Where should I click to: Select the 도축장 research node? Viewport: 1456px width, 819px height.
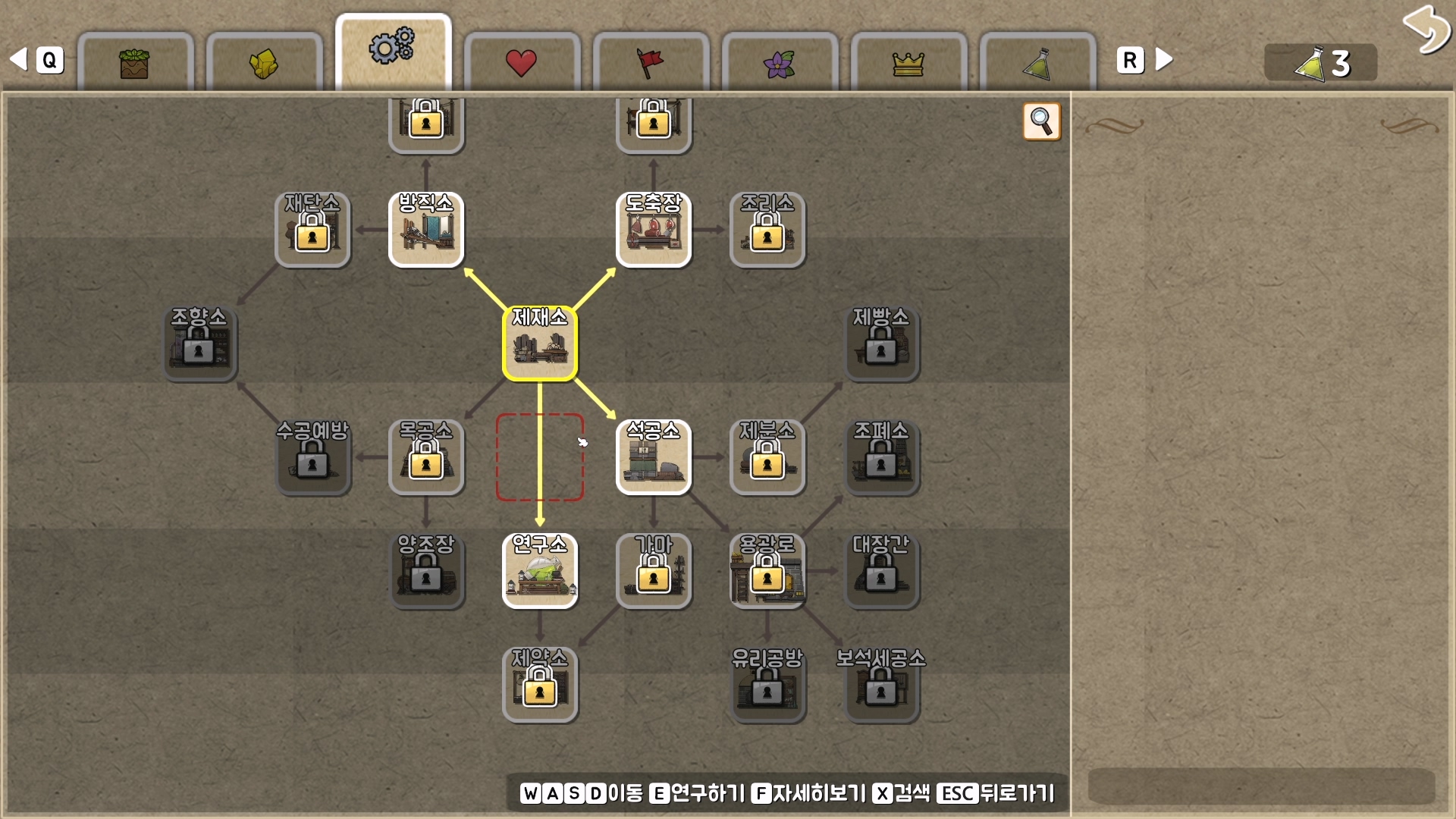pos(654,230)
